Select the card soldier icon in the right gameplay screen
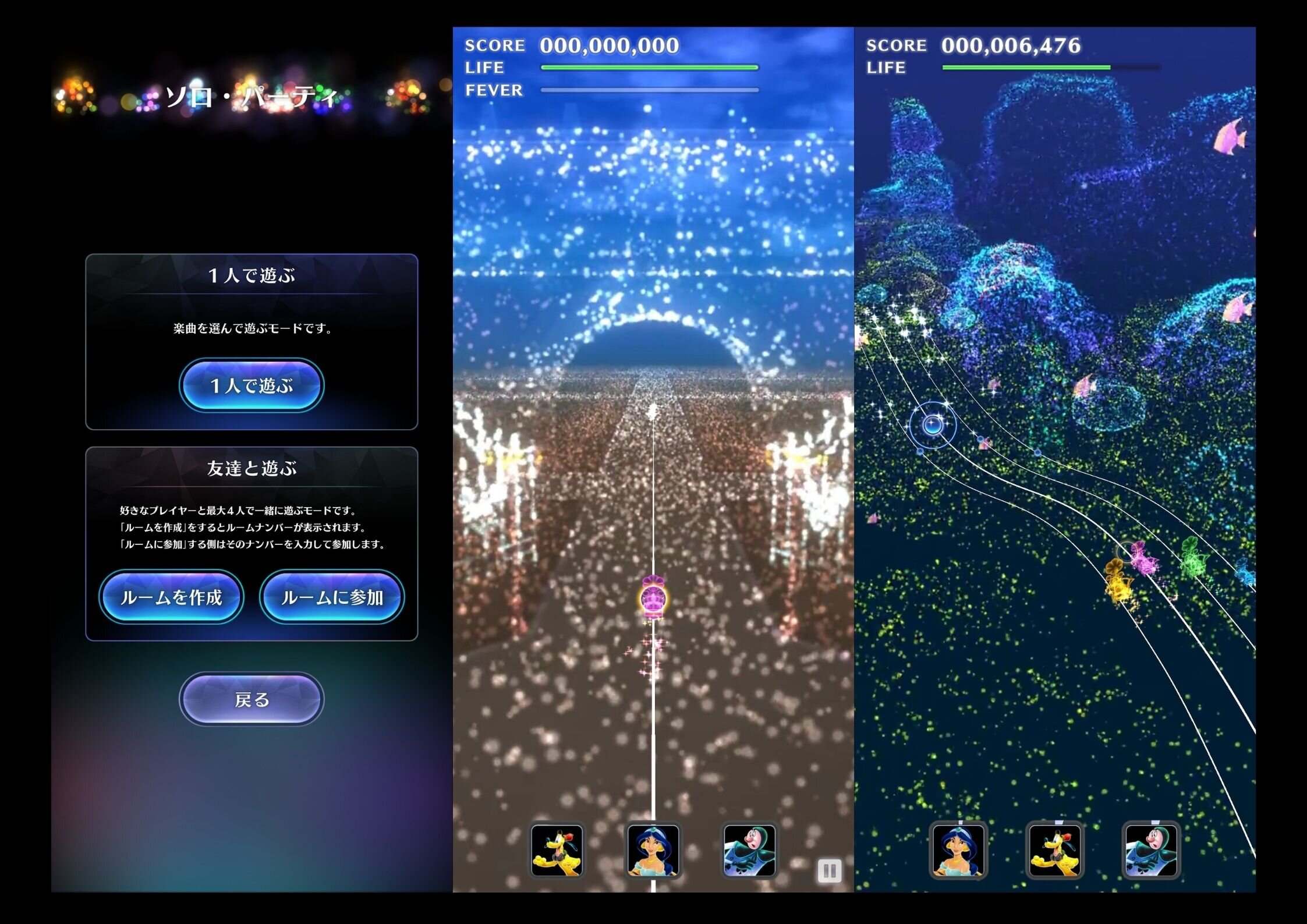The image size is (1307, 924). (x=1151, y=851)
